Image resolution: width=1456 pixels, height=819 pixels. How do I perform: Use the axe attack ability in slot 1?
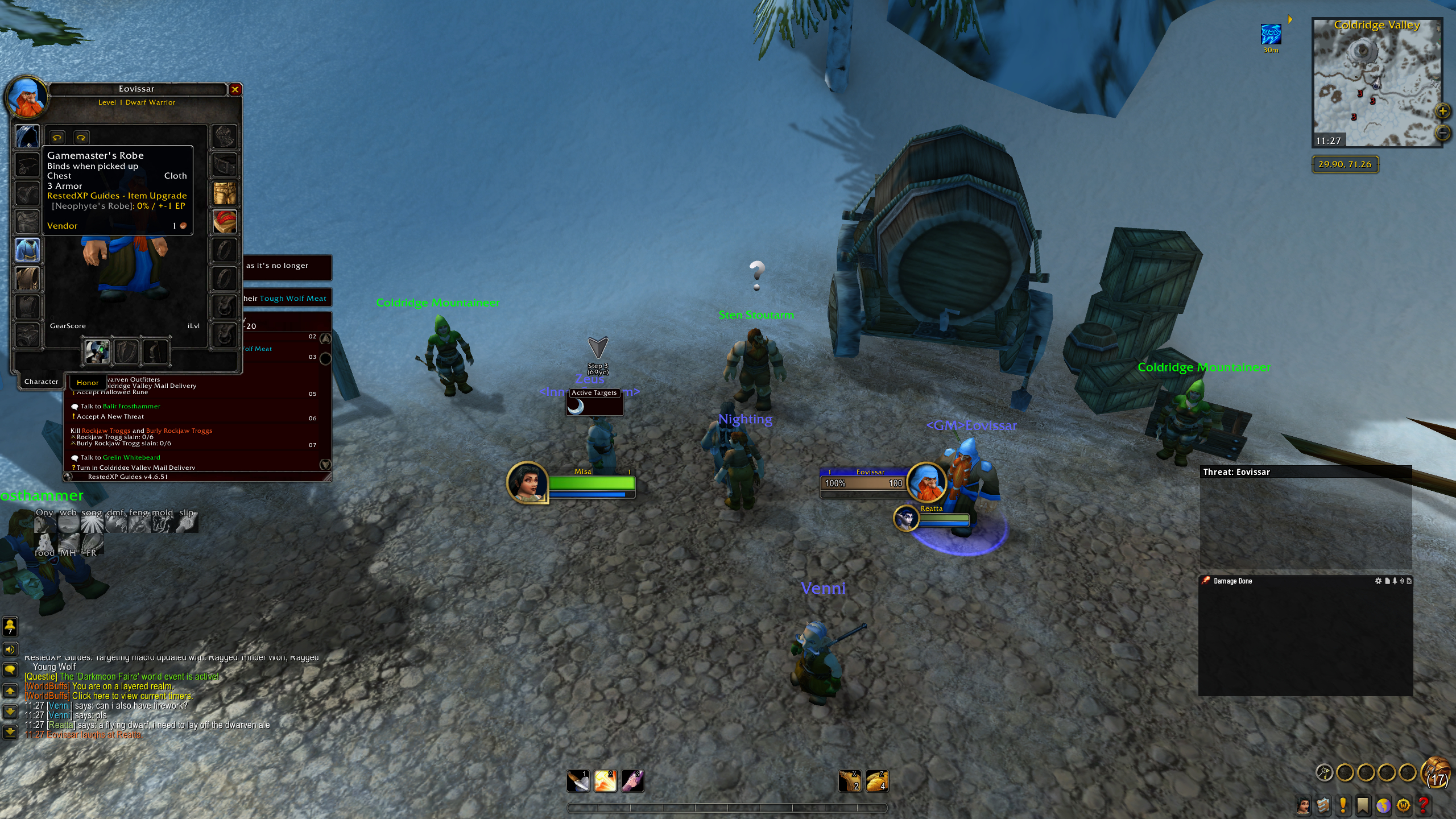[578, 781]
